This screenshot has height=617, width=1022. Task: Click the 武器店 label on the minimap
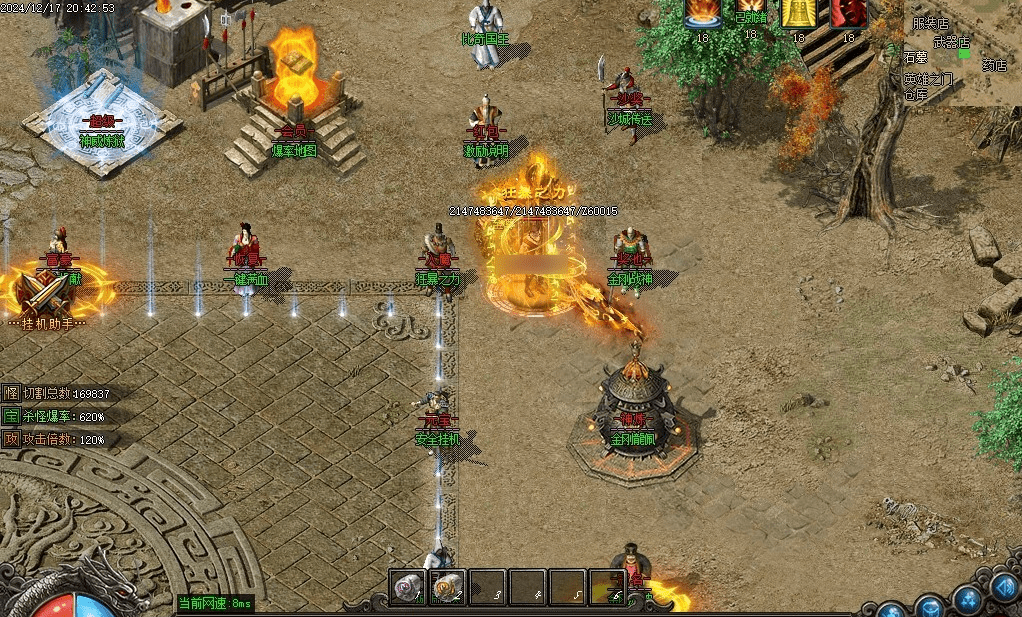pos(951,42)
